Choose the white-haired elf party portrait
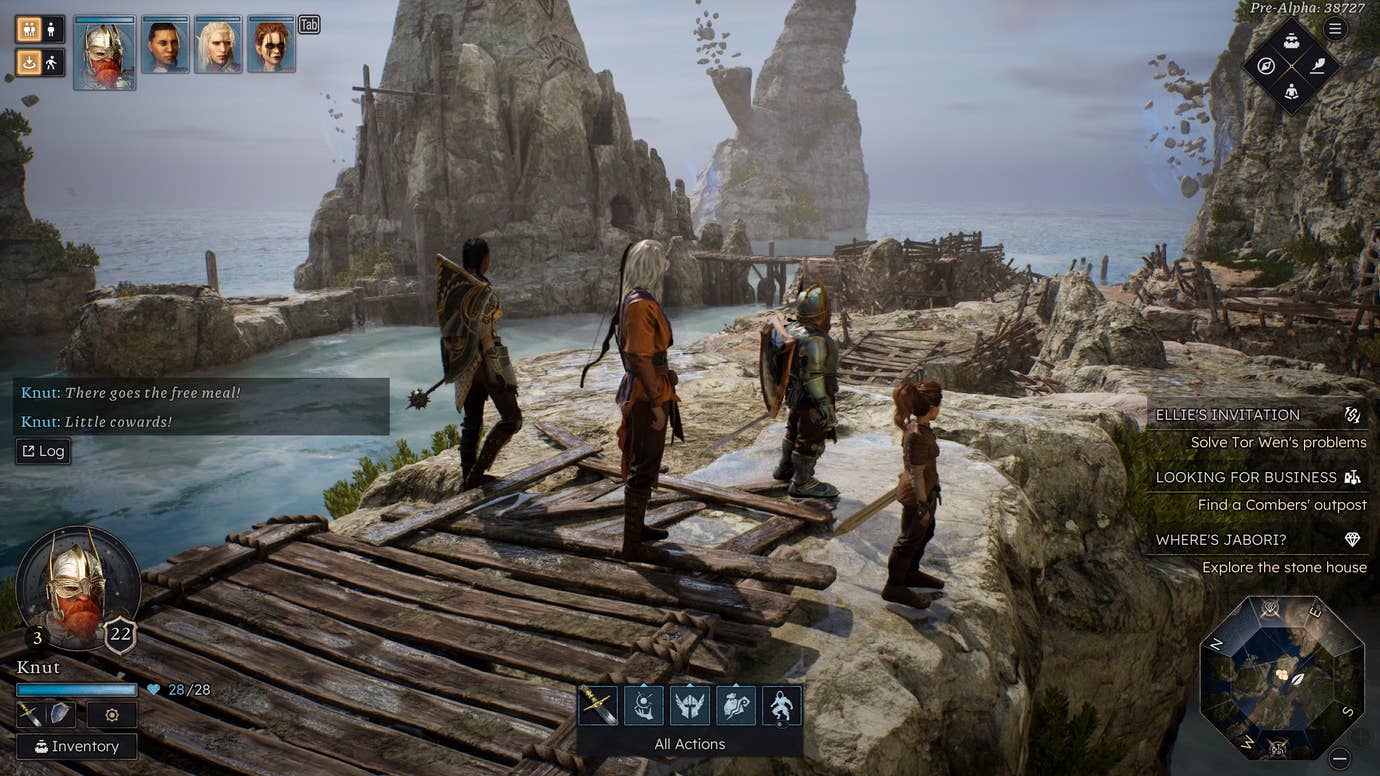The width and height of the screenshot is (1380, 776). [218, 45]
